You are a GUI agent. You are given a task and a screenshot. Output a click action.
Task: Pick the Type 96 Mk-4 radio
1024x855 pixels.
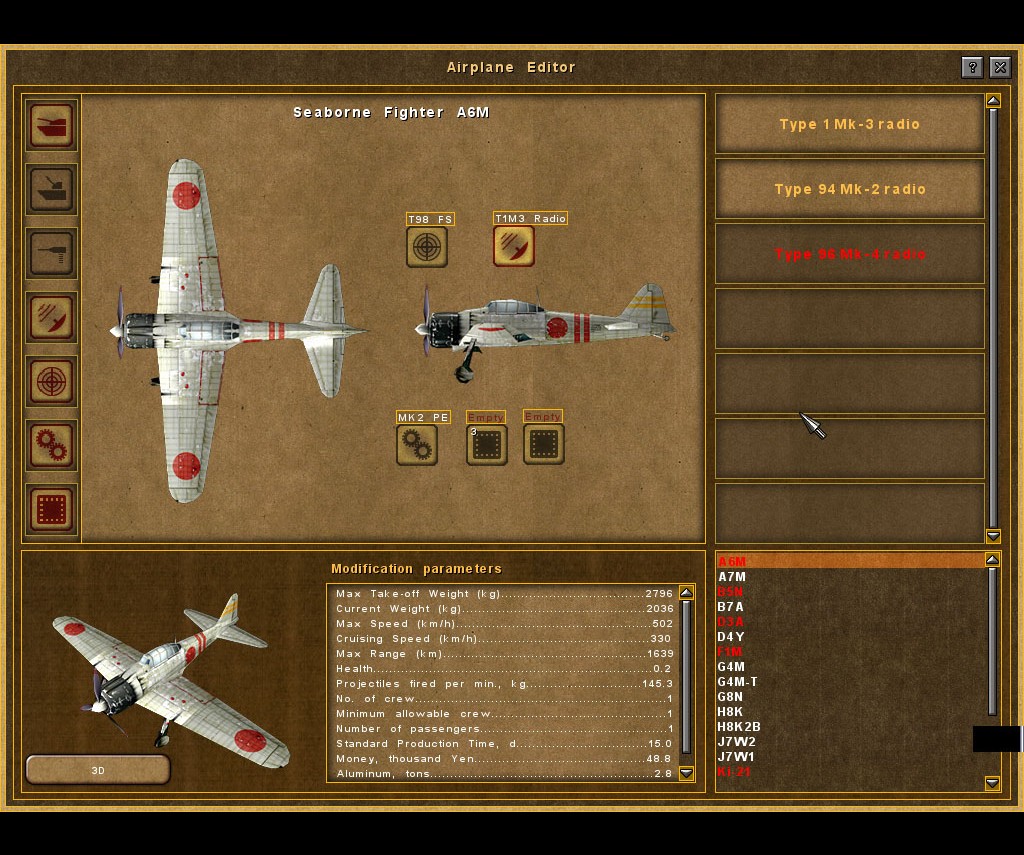click(x=849, y=254)
